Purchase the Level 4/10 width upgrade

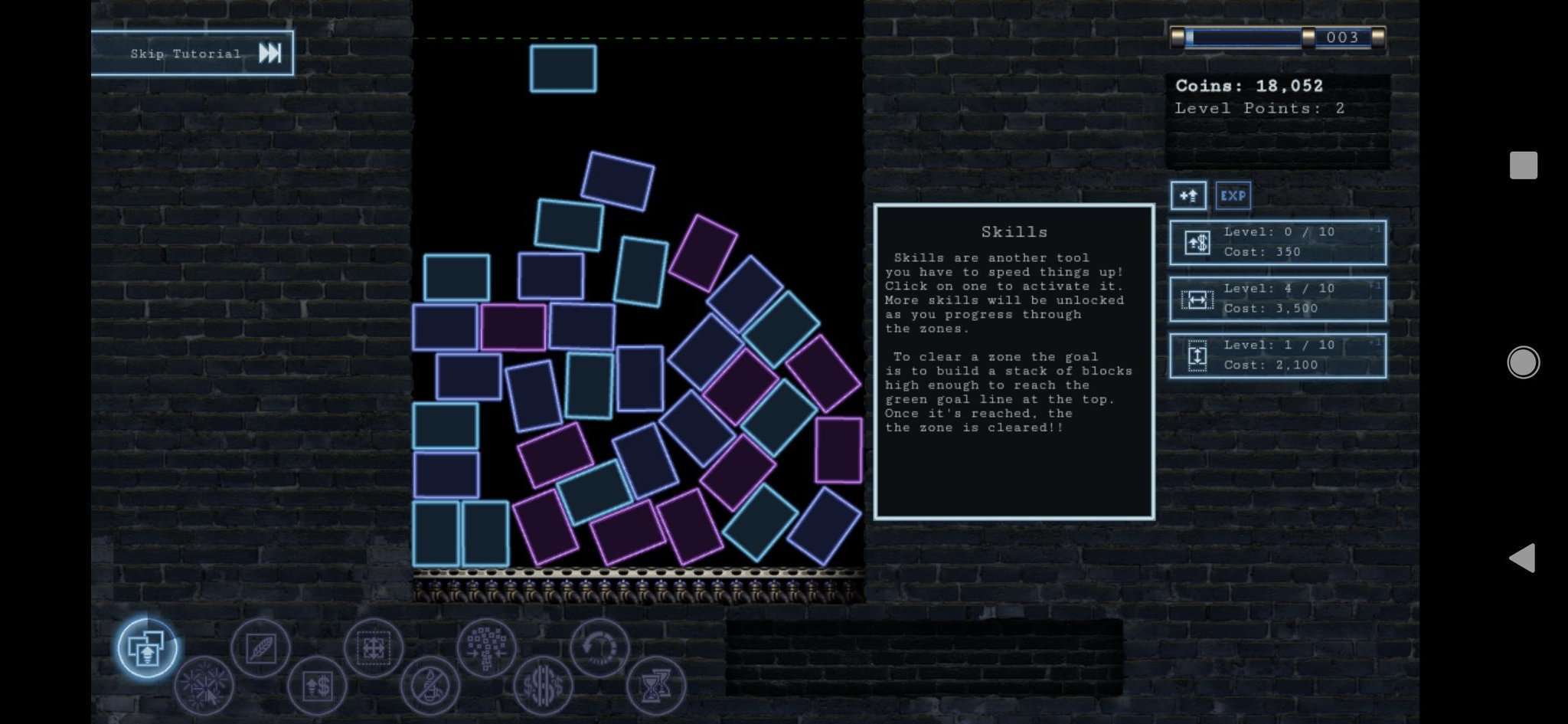pos(1277,298)
